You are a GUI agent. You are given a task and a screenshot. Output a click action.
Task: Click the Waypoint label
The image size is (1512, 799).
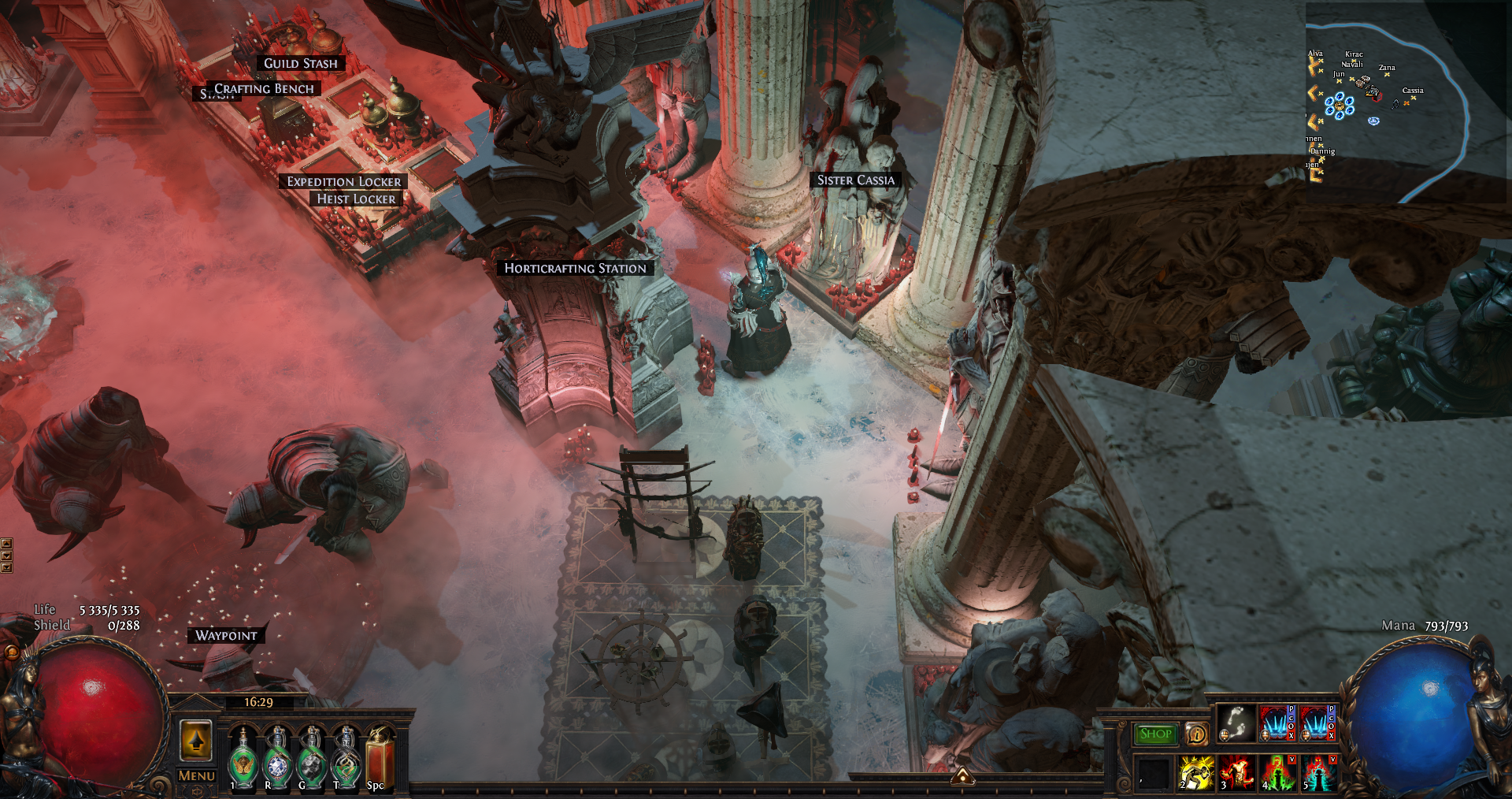[226, 636]
